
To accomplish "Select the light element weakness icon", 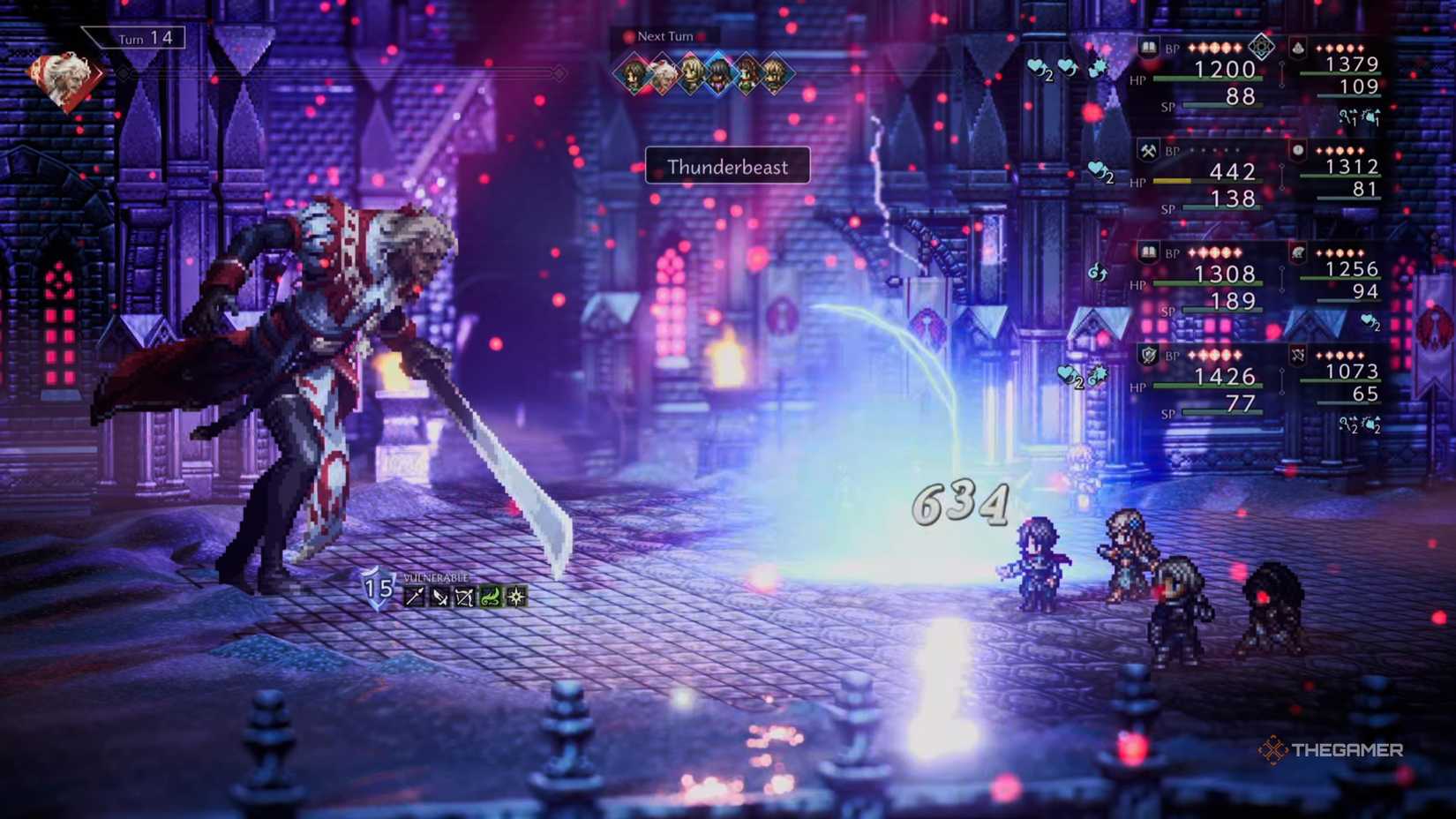I will point(517,594).
